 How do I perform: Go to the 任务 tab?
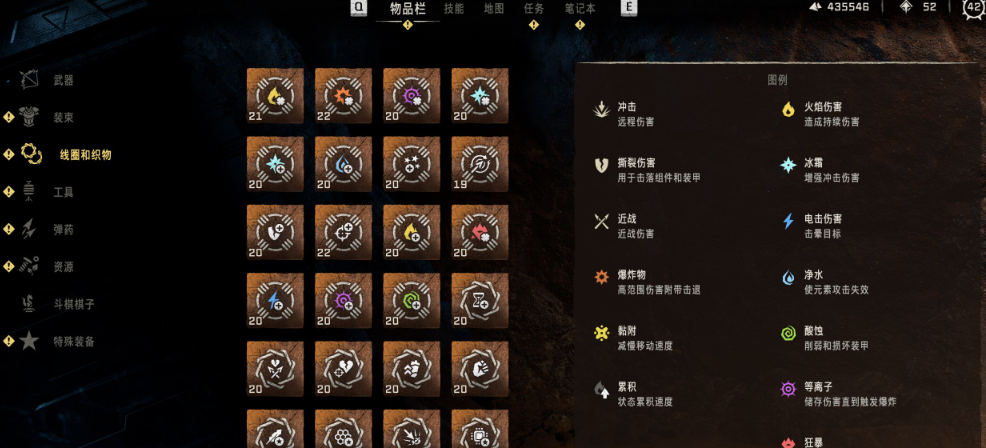click(534, 9)
